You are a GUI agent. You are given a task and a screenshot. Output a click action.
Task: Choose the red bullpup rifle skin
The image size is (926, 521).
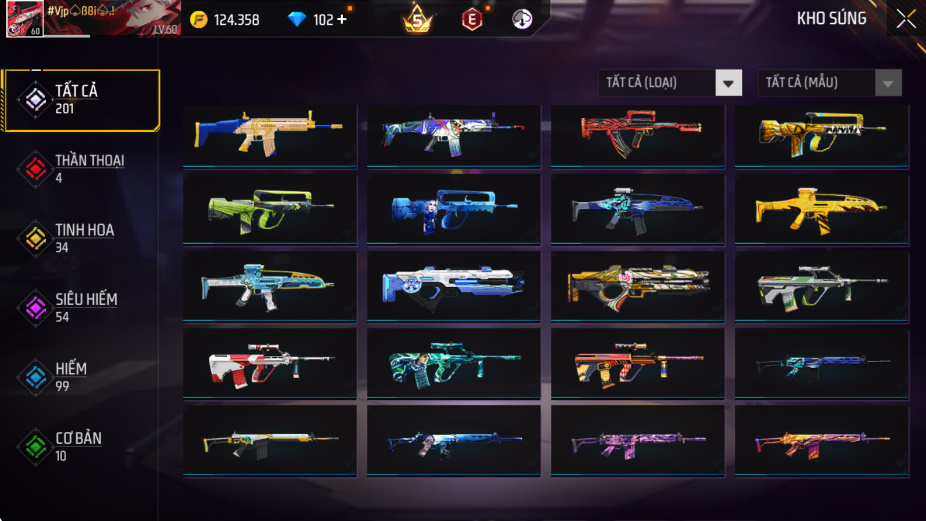[638, 133]
